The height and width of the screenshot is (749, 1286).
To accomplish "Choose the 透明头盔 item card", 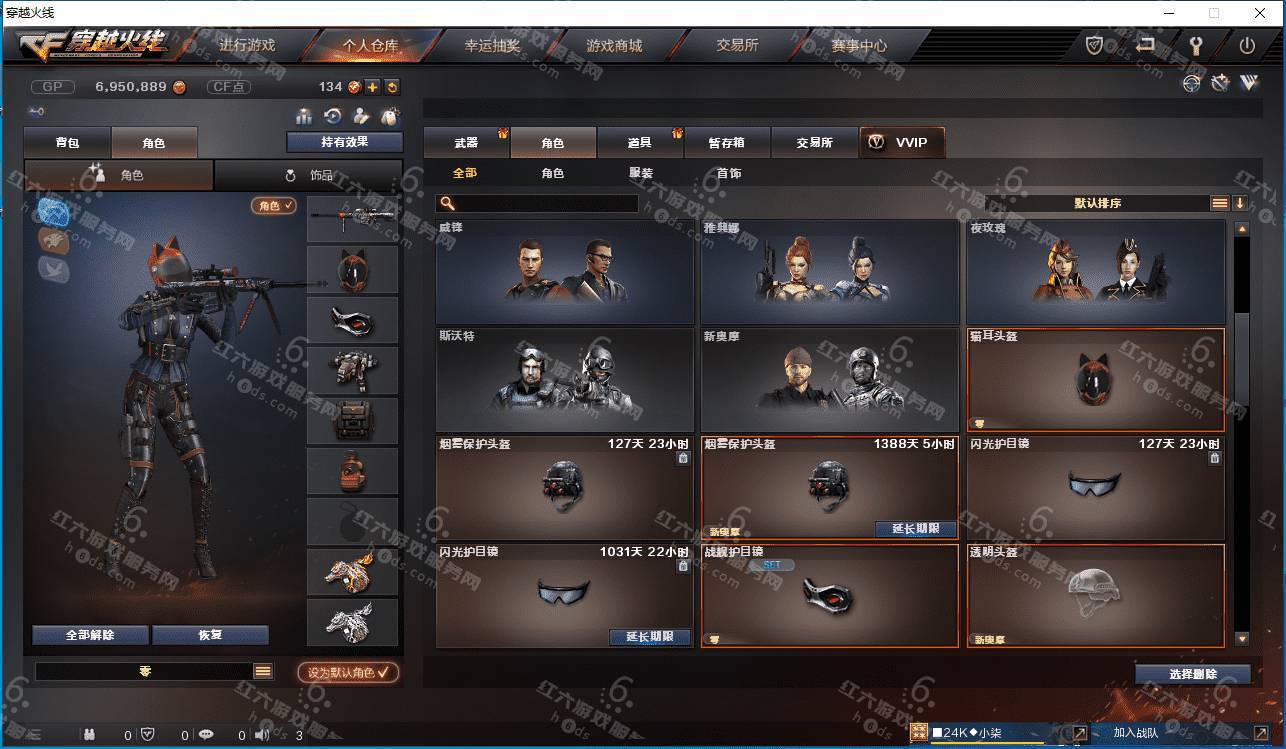I will pyautogui.click(x=1095, y=595).
